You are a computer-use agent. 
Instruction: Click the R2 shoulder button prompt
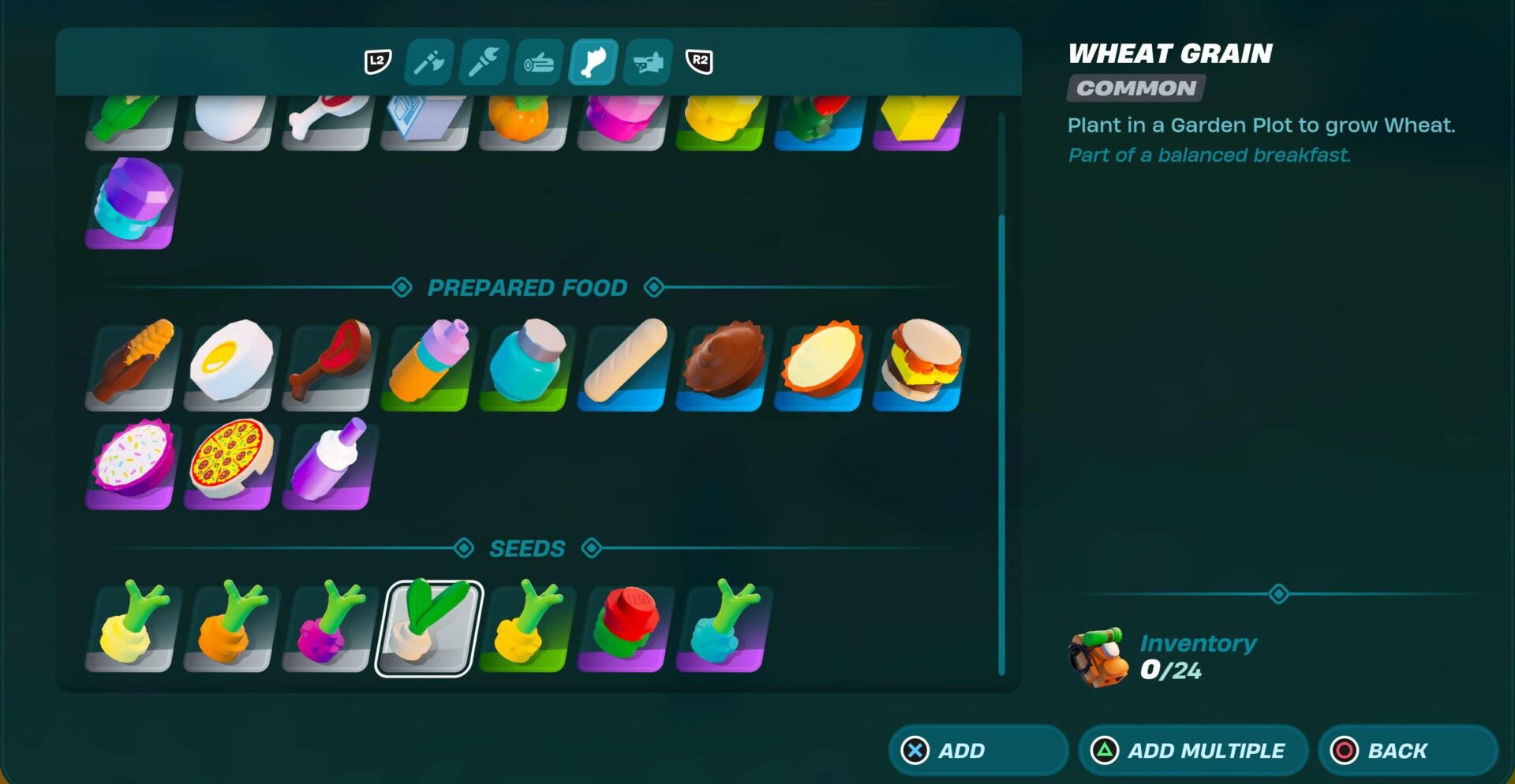click(x=700, y=62)
